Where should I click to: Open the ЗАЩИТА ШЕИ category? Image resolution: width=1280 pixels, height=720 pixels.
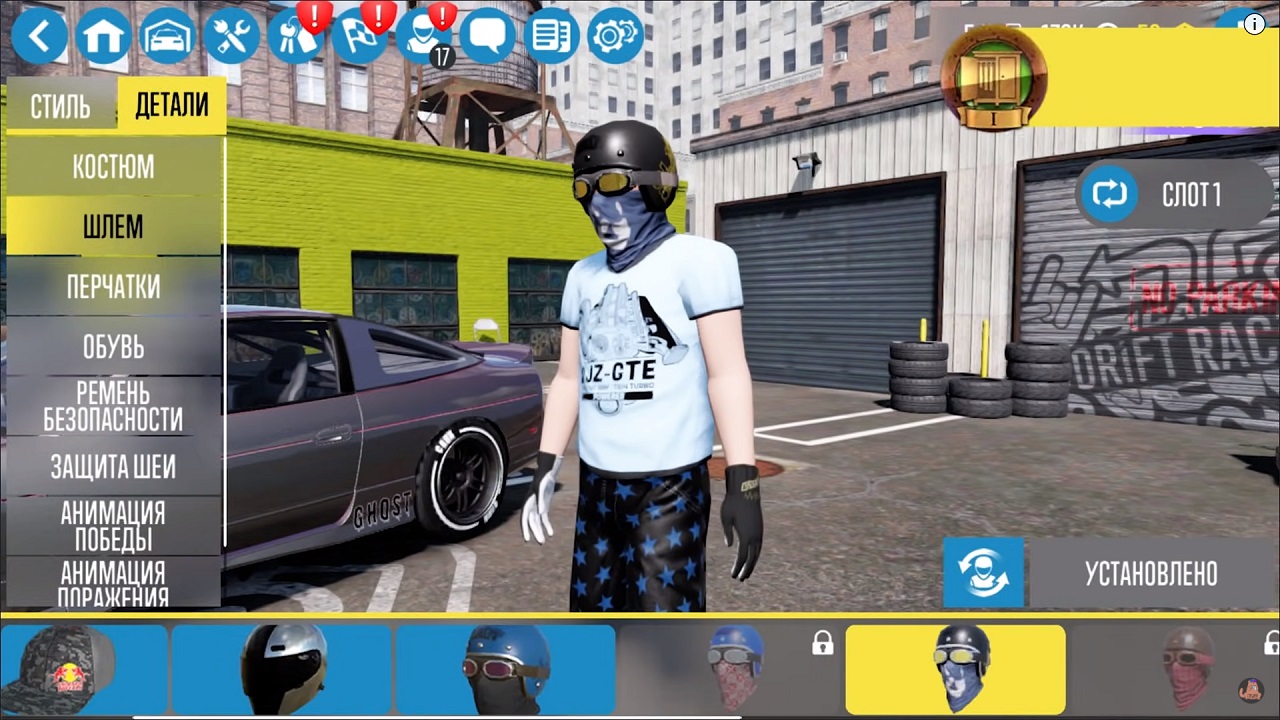coord(113,466)
